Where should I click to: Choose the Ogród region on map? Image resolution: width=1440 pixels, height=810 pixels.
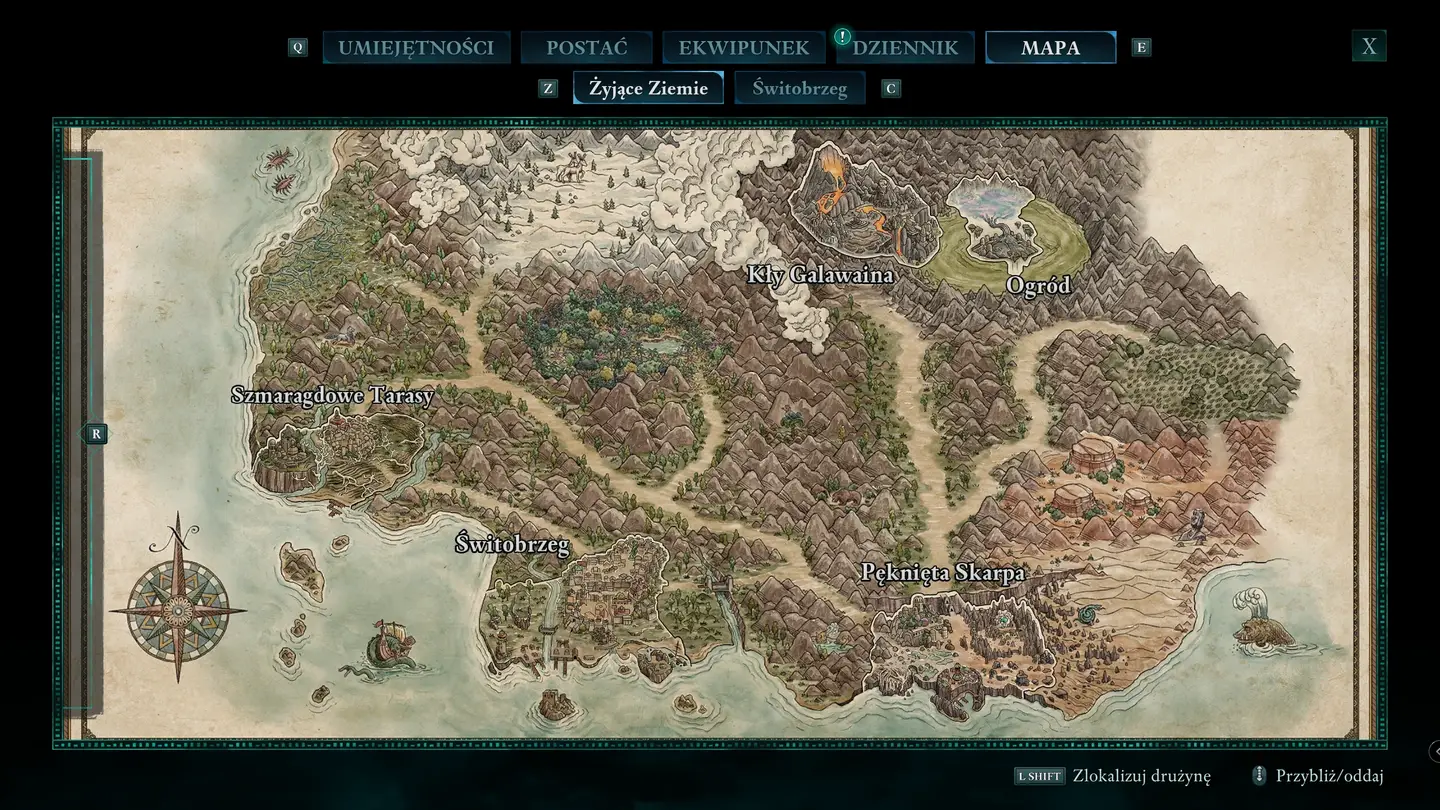[x=1038, y=286]
